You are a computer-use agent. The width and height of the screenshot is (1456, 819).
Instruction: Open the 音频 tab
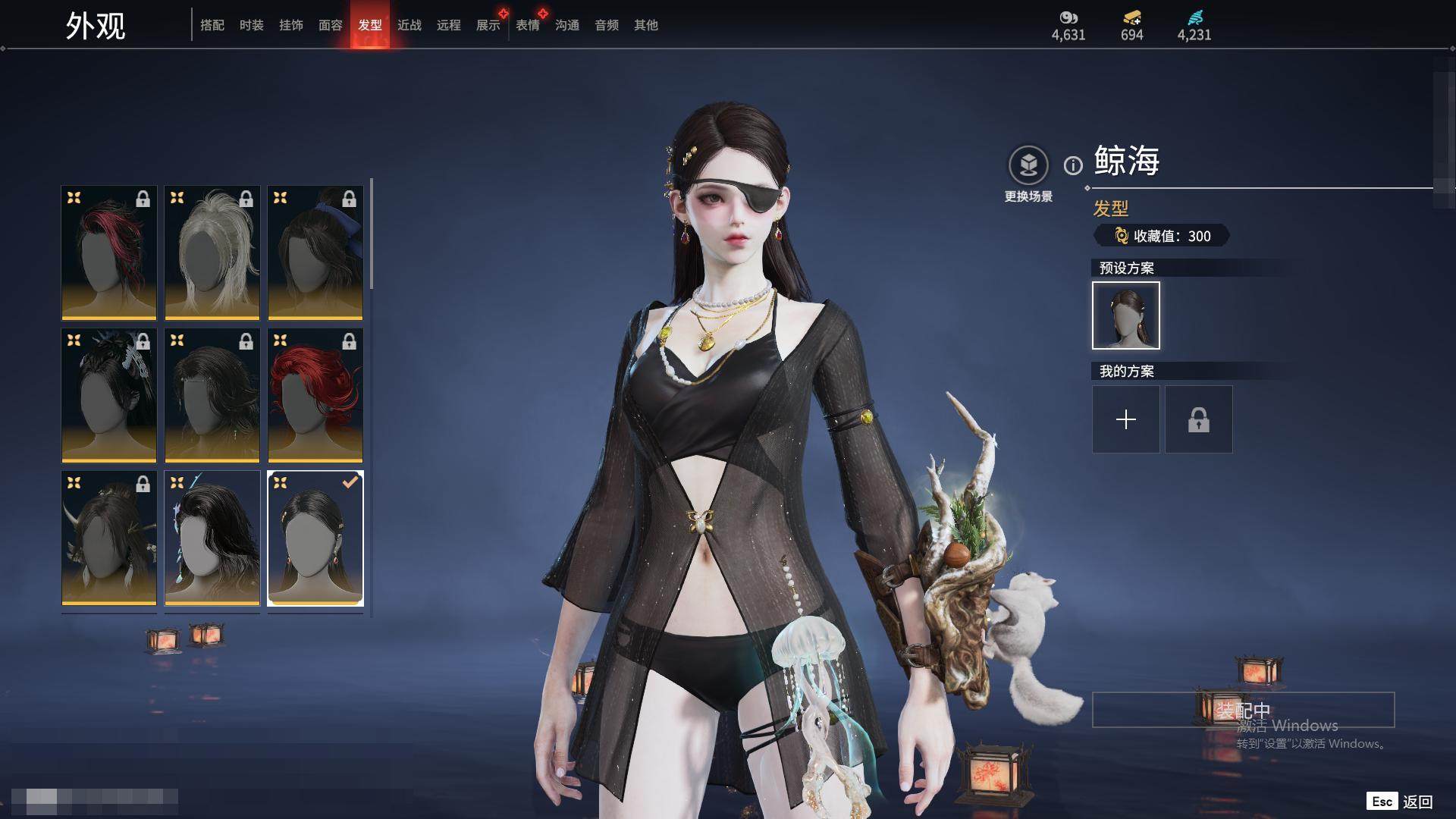[607, 25]
